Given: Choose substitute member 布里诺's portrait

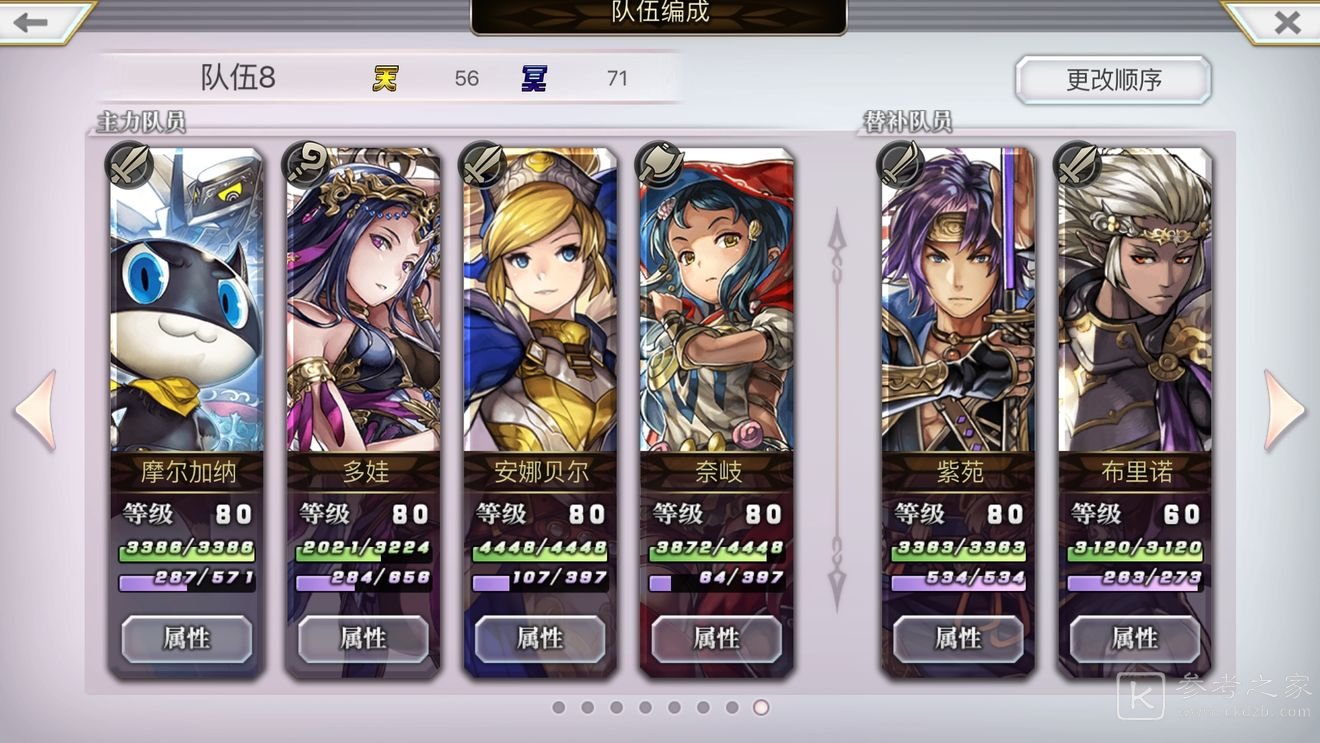Looking at the screenshot, I should point(1135,300).
